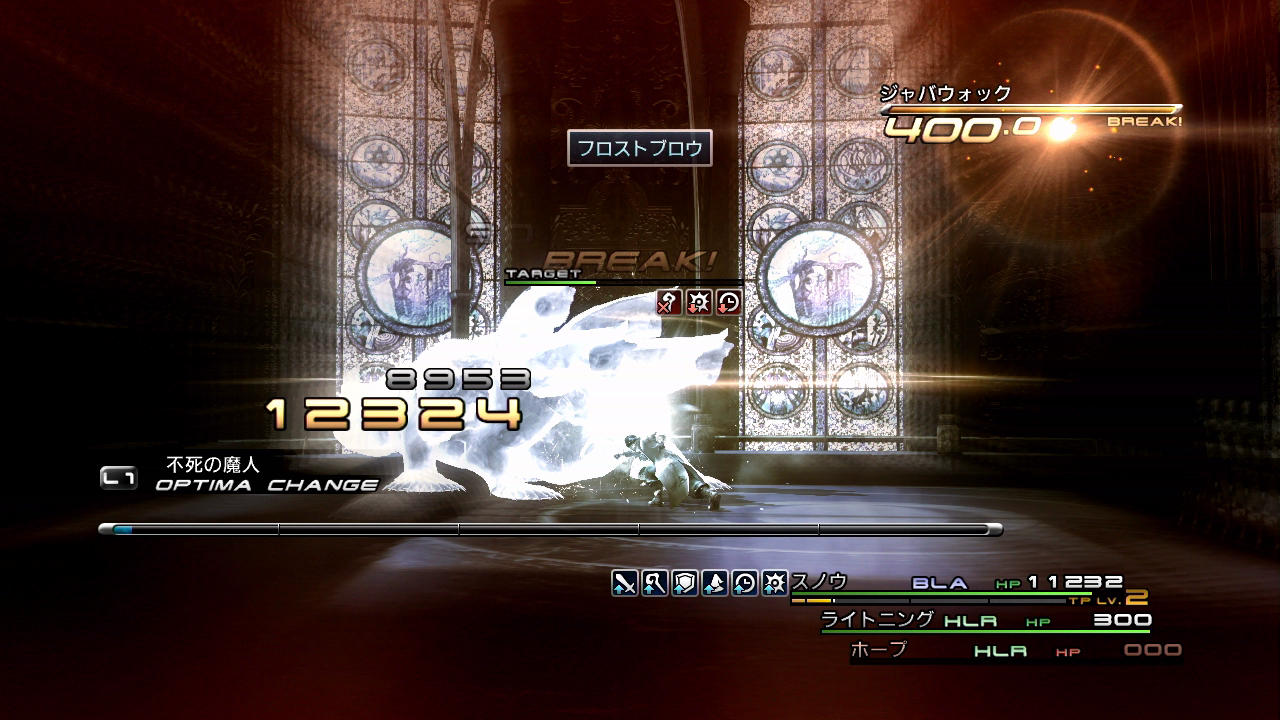Select the フロストブロウ ability name box
The image size is (1280, 720).
coord(640,148)
